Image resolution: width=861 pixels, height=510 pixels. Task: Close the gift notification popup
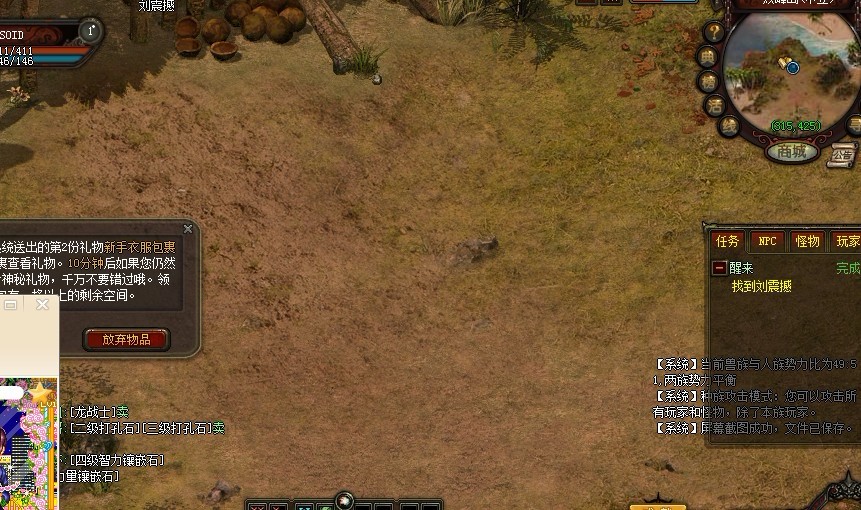click(x=188, y=229)
